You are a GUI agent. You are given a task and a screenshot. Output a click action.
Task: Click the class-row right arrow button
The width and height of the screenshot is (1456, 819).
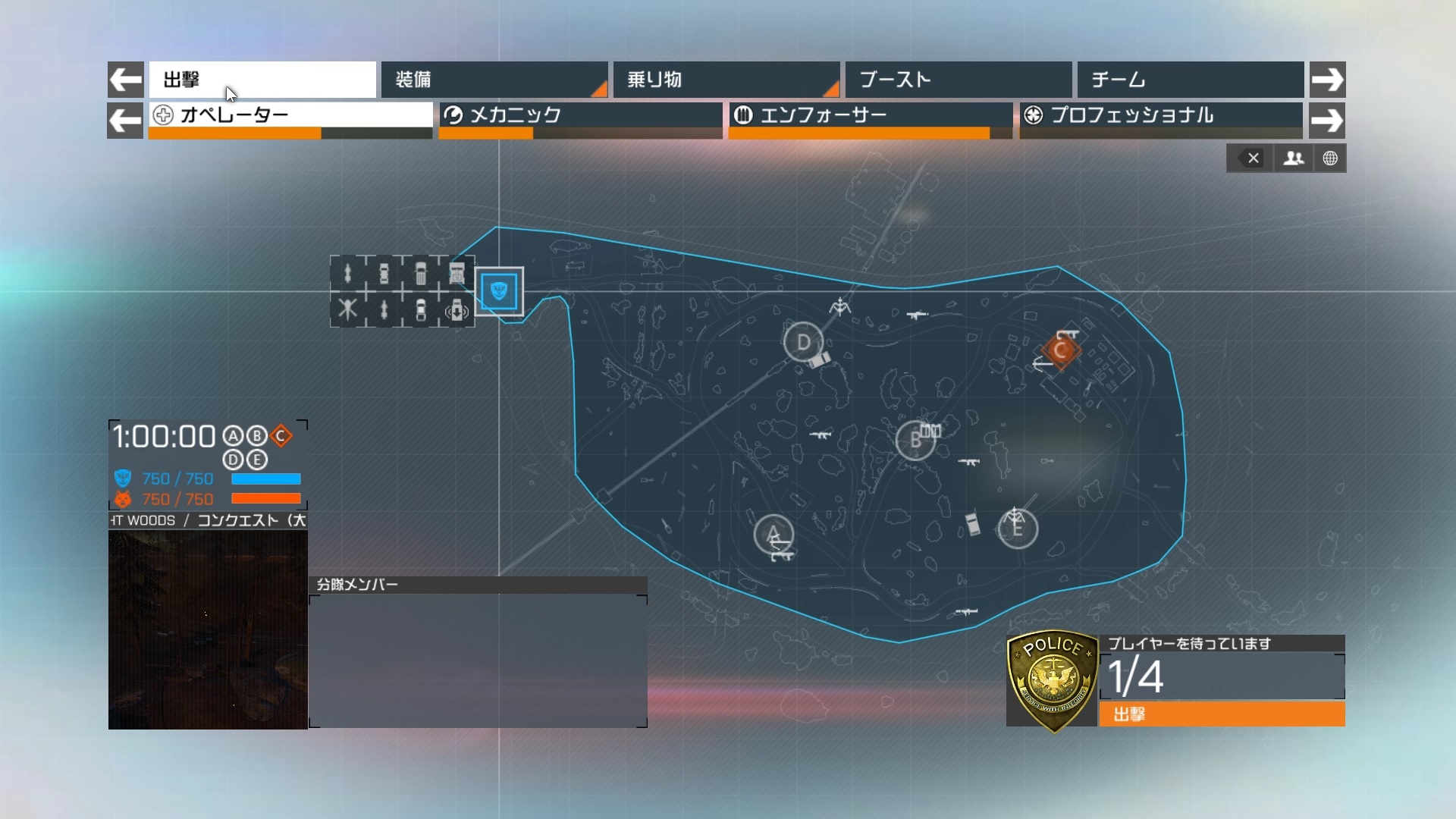click(1327, 121)
